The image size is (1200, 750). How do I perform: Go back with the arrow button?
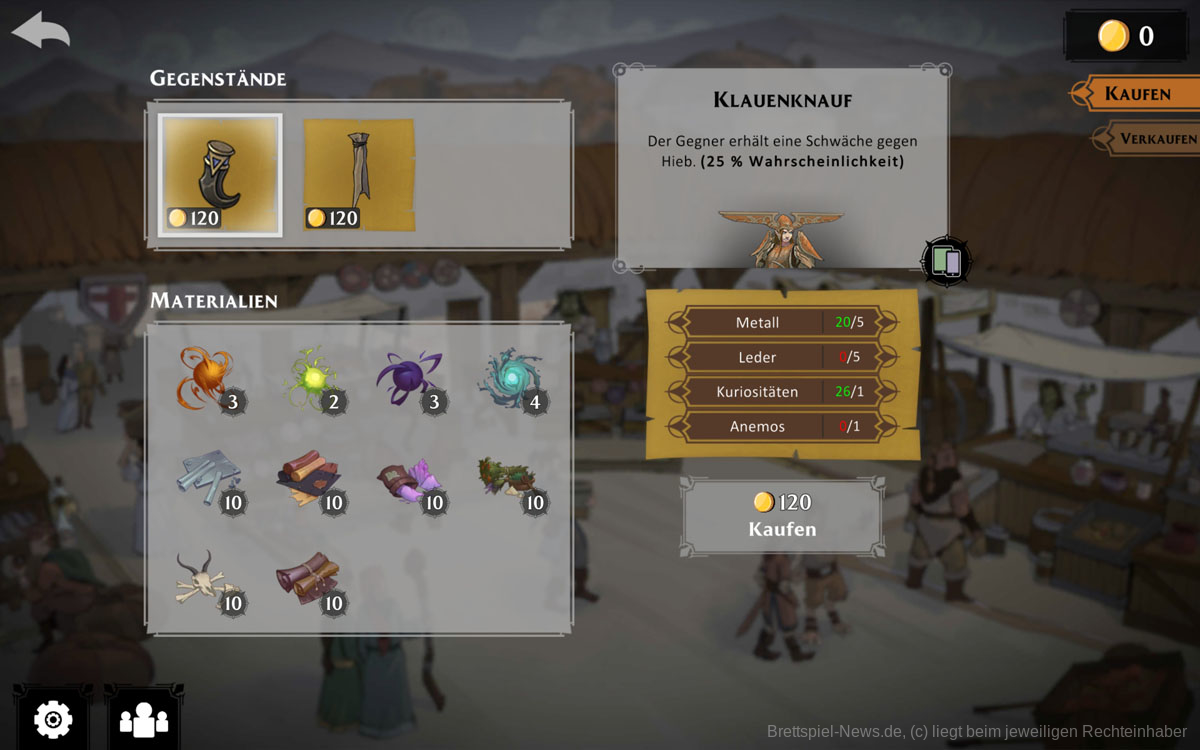(41, 30)
